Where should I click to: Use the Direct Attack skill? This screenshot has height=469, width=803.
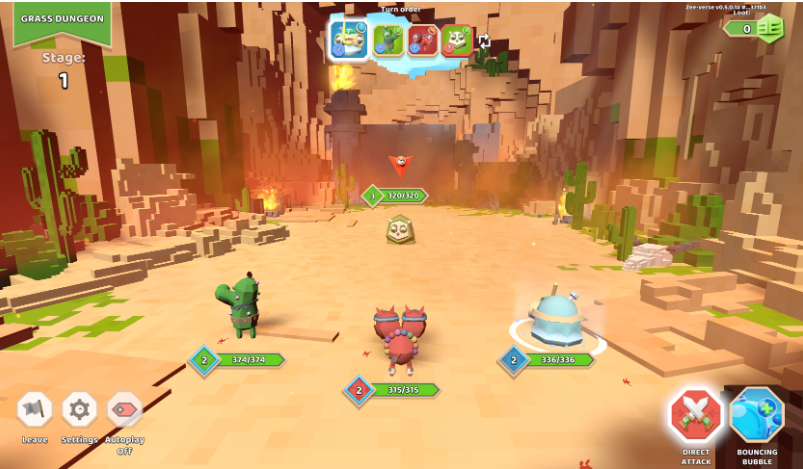pyautogui.click(x=696, y=415)
